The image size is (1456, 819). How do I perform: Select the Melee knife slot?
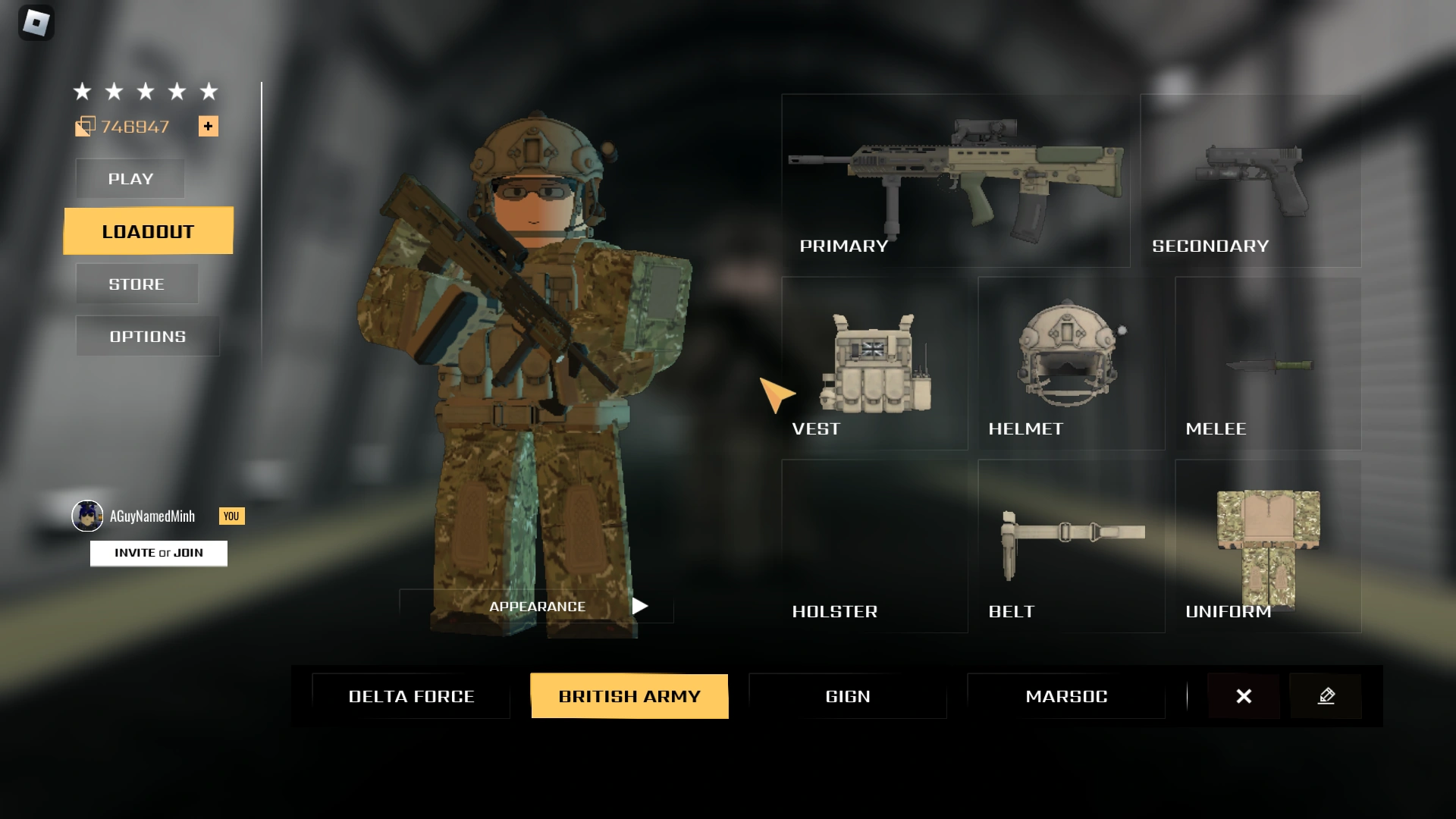pyautogui.click(x=1267, y=364)
